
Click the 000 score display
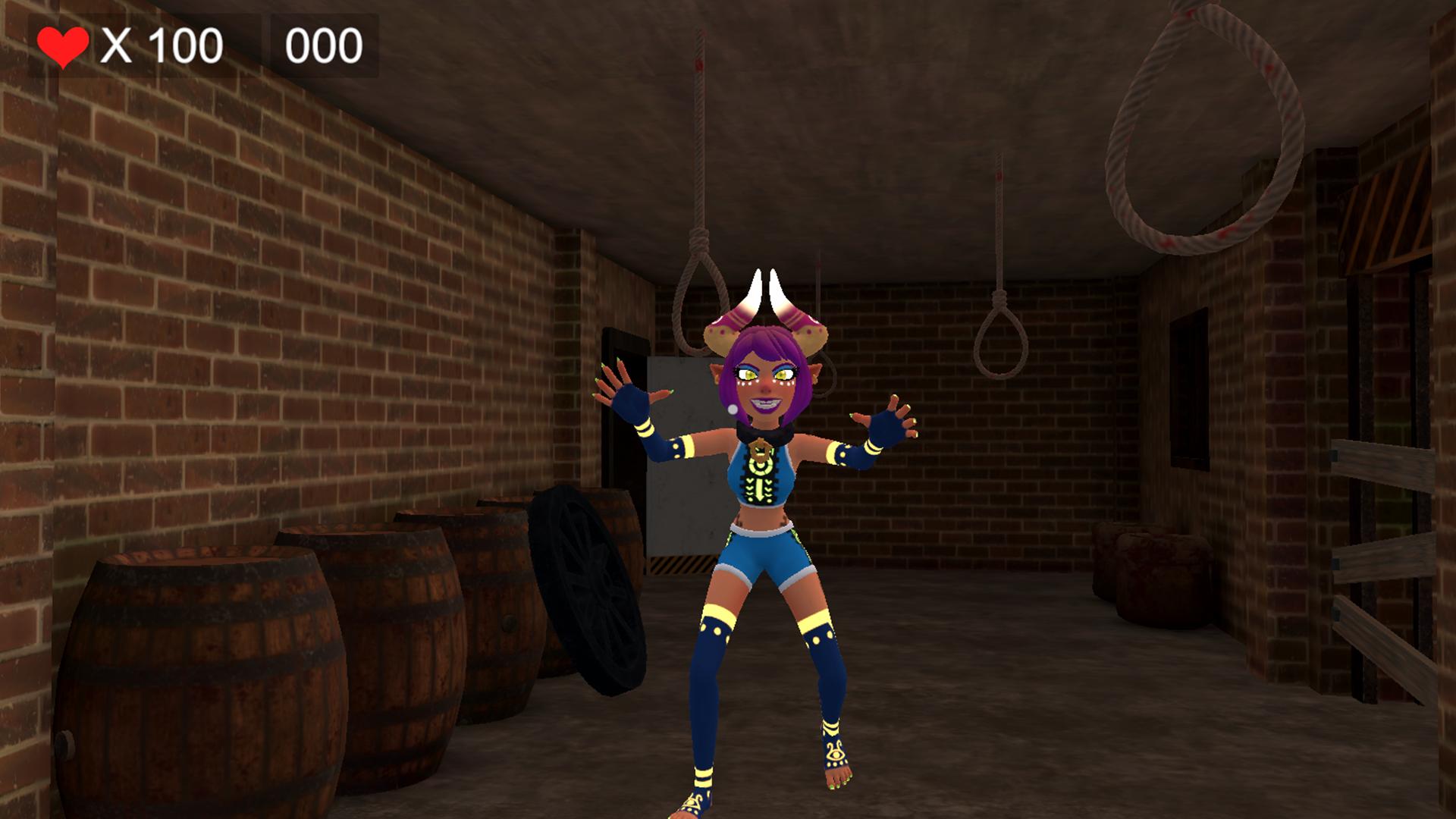tap(326, 44)
